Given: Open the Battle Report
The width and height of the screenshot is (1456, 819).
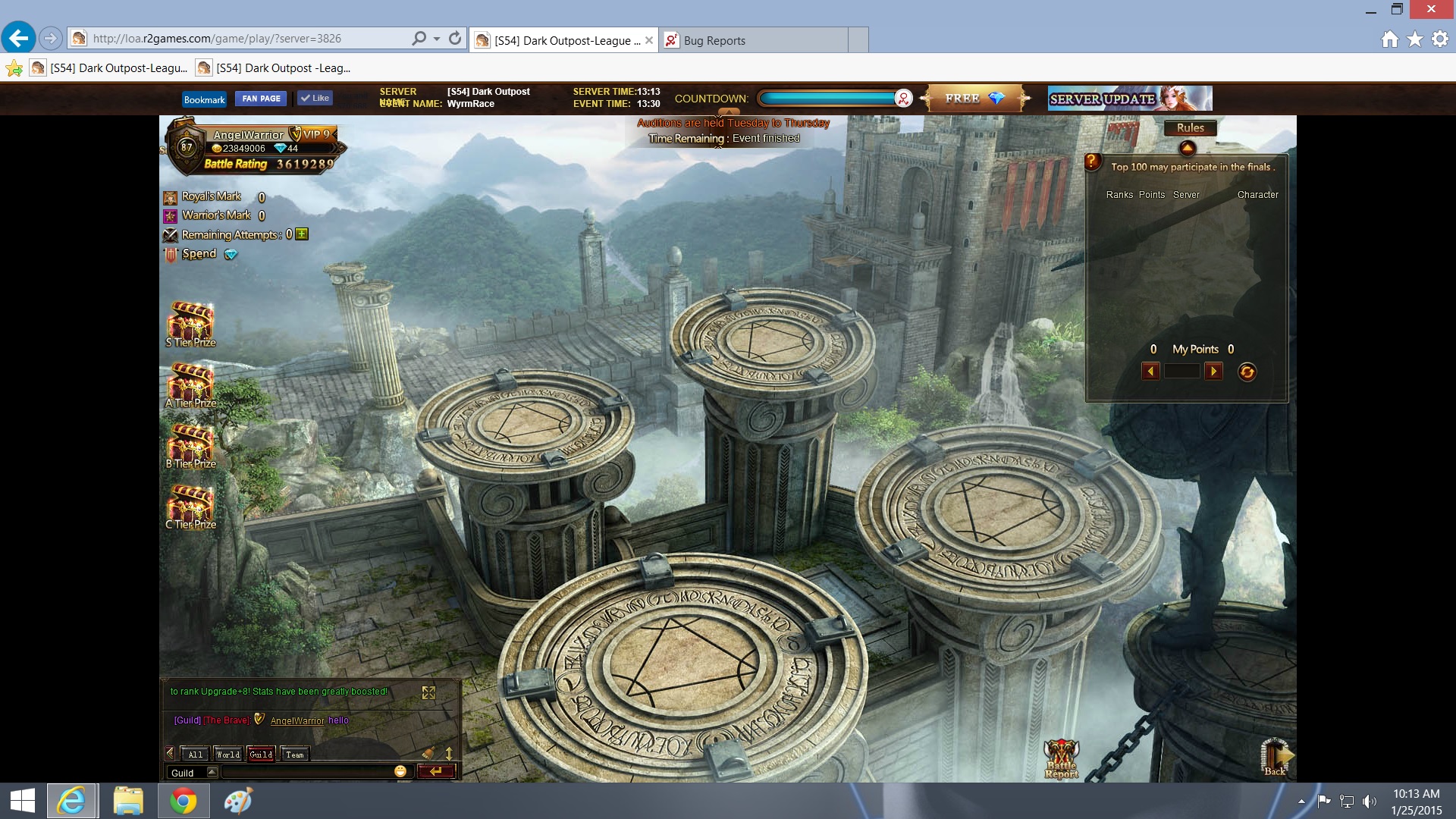Looking at the screenshot, I should tap(1061, 758).
